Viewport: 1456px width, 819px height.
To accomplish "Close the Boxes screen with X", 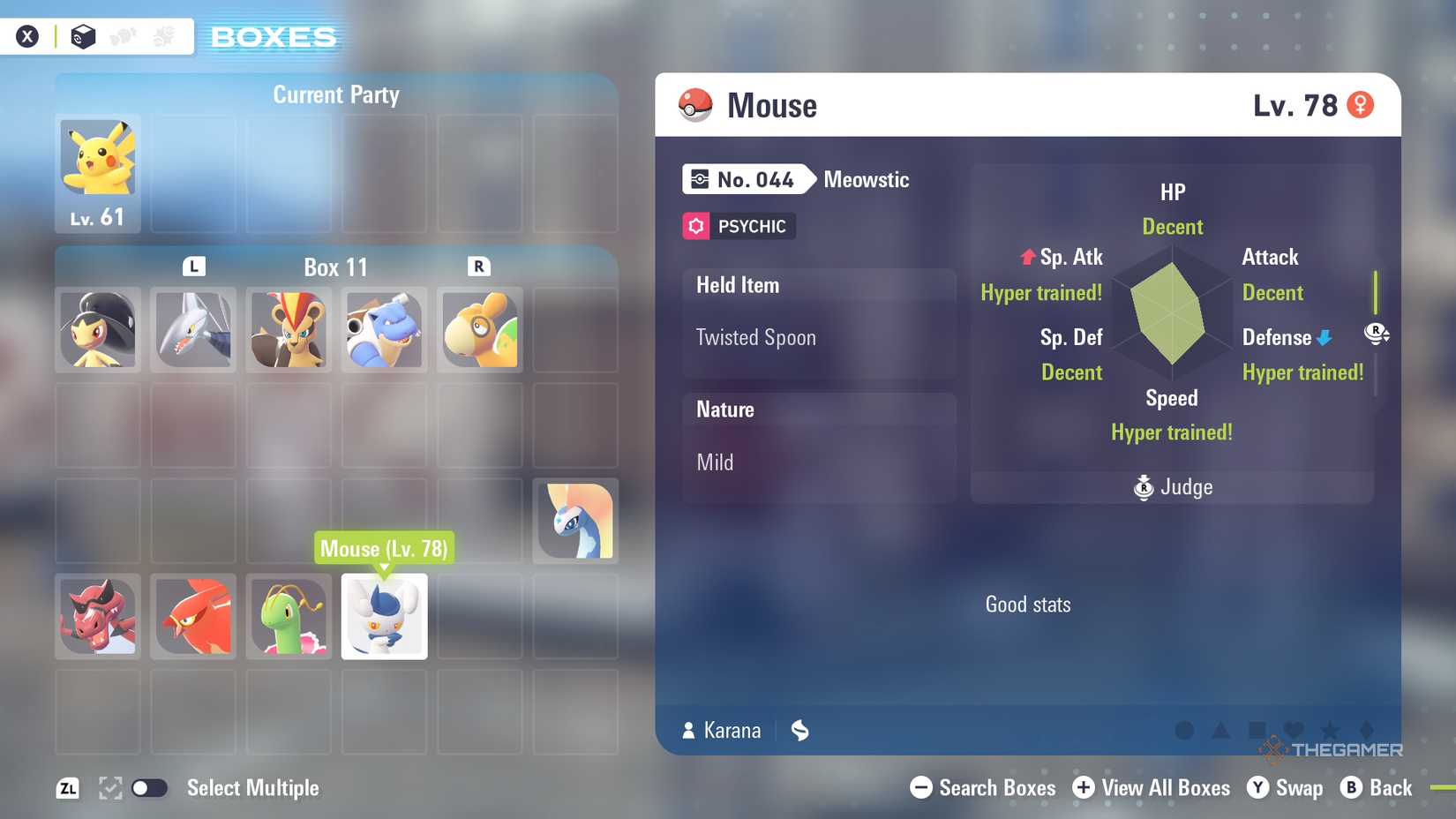I will [27, 36].
